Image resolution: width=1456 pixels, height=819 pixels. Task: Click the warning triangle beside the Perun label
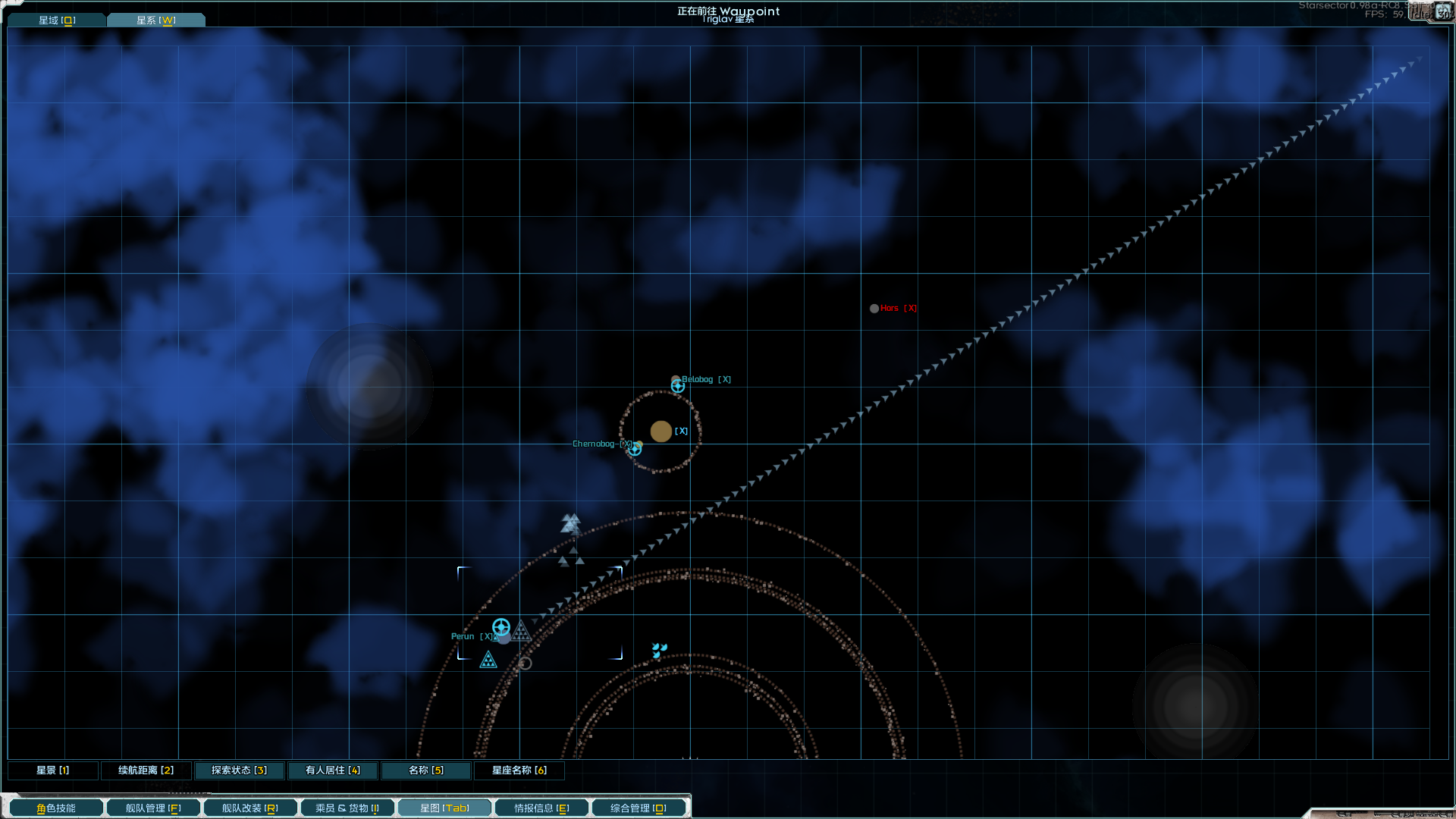(522, 631)
